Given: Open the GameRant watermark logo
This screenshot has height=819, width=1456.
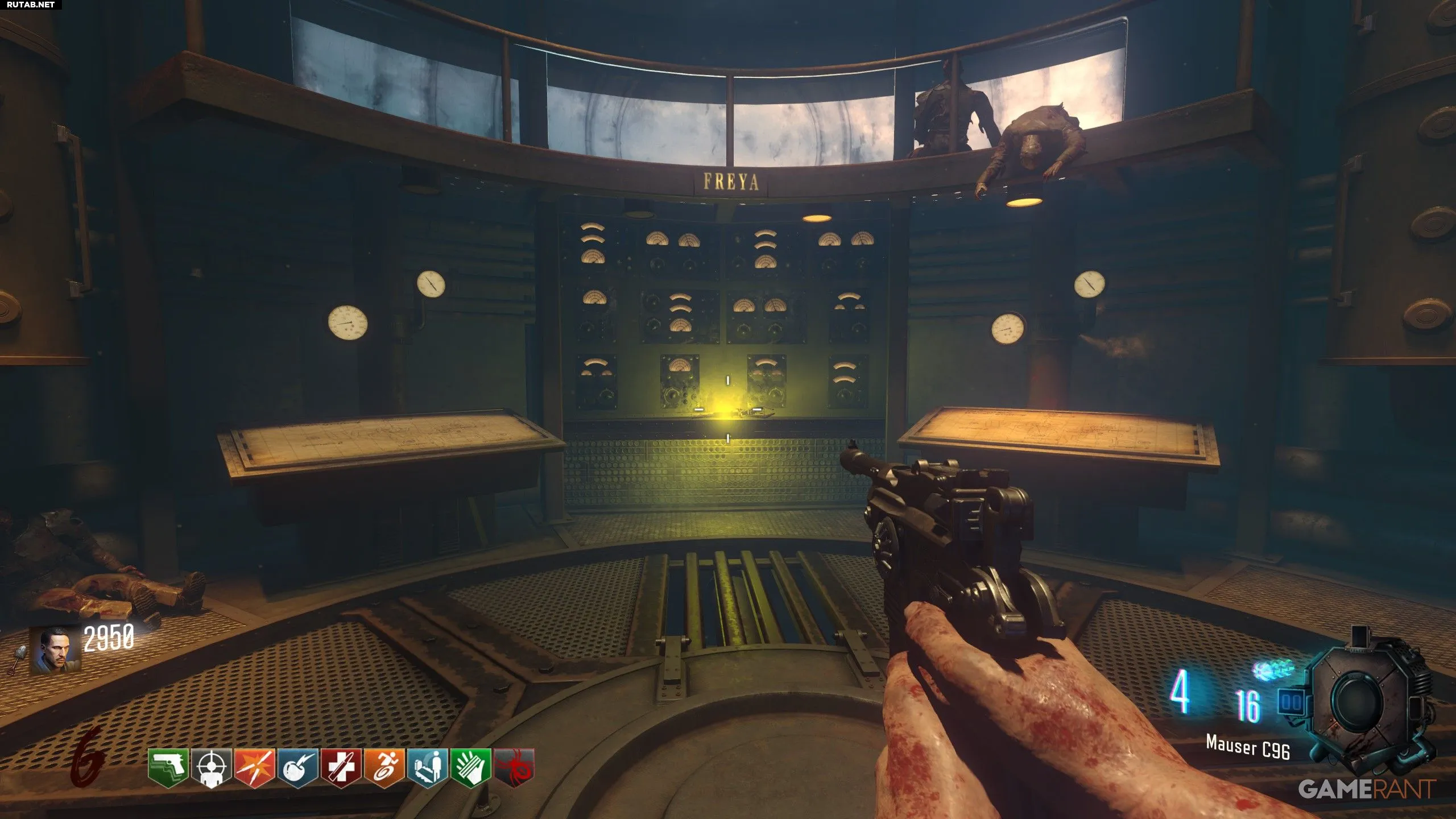Looking at the screenshot, I should click(1366, 789).
